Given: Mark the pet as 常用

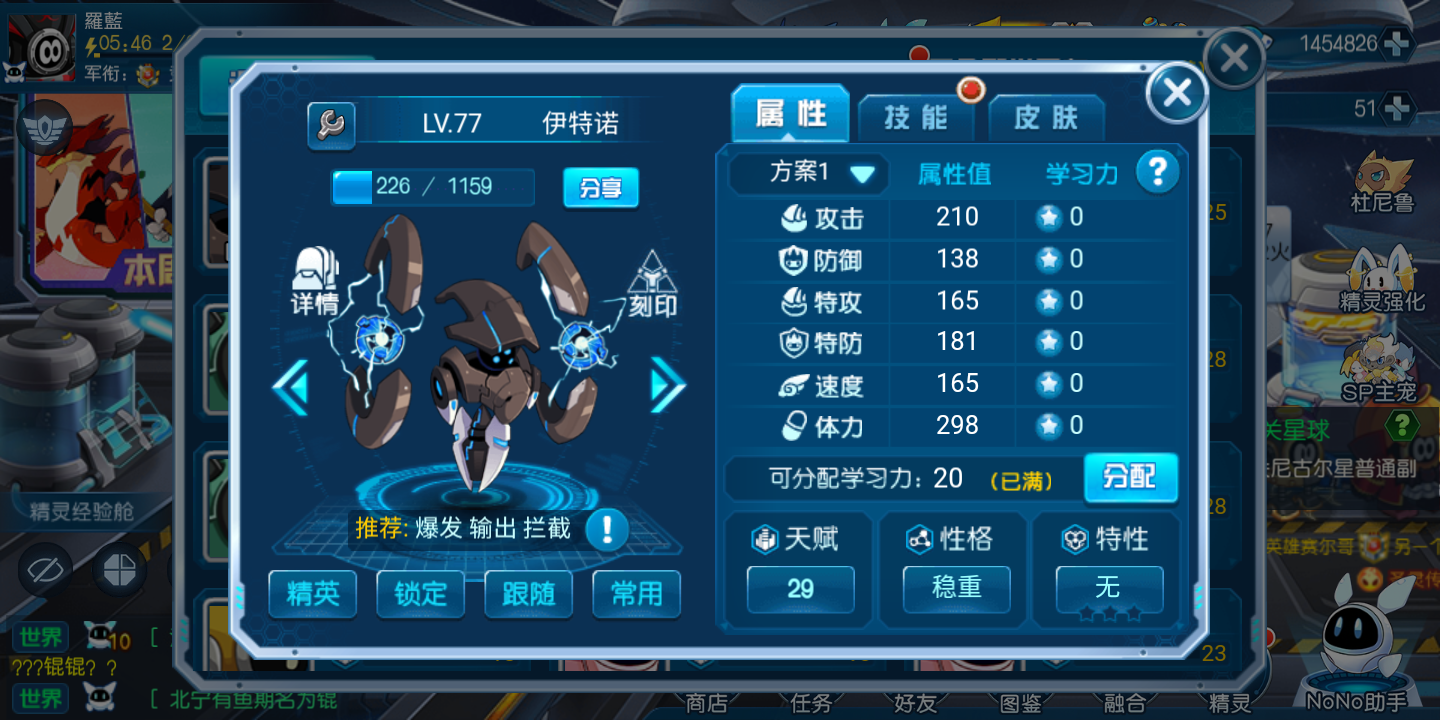Looking at the screenshot, I should pyautogui.click(x=636, y=593).
